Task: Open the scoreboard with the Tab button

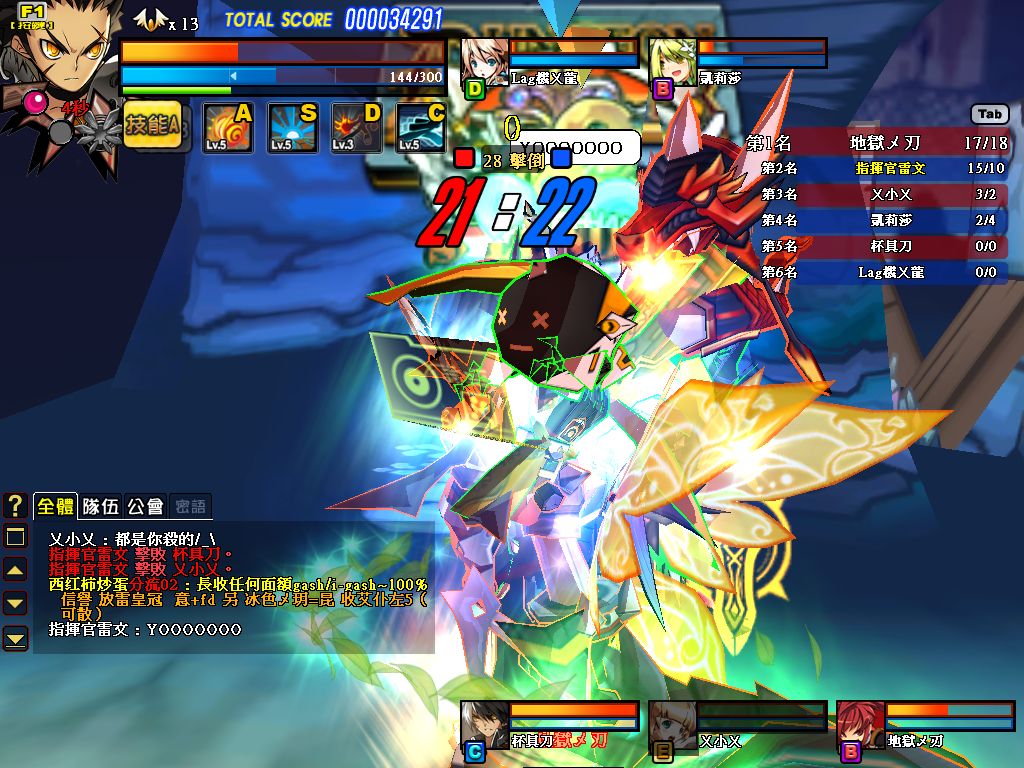Action: tap(989, 114)
